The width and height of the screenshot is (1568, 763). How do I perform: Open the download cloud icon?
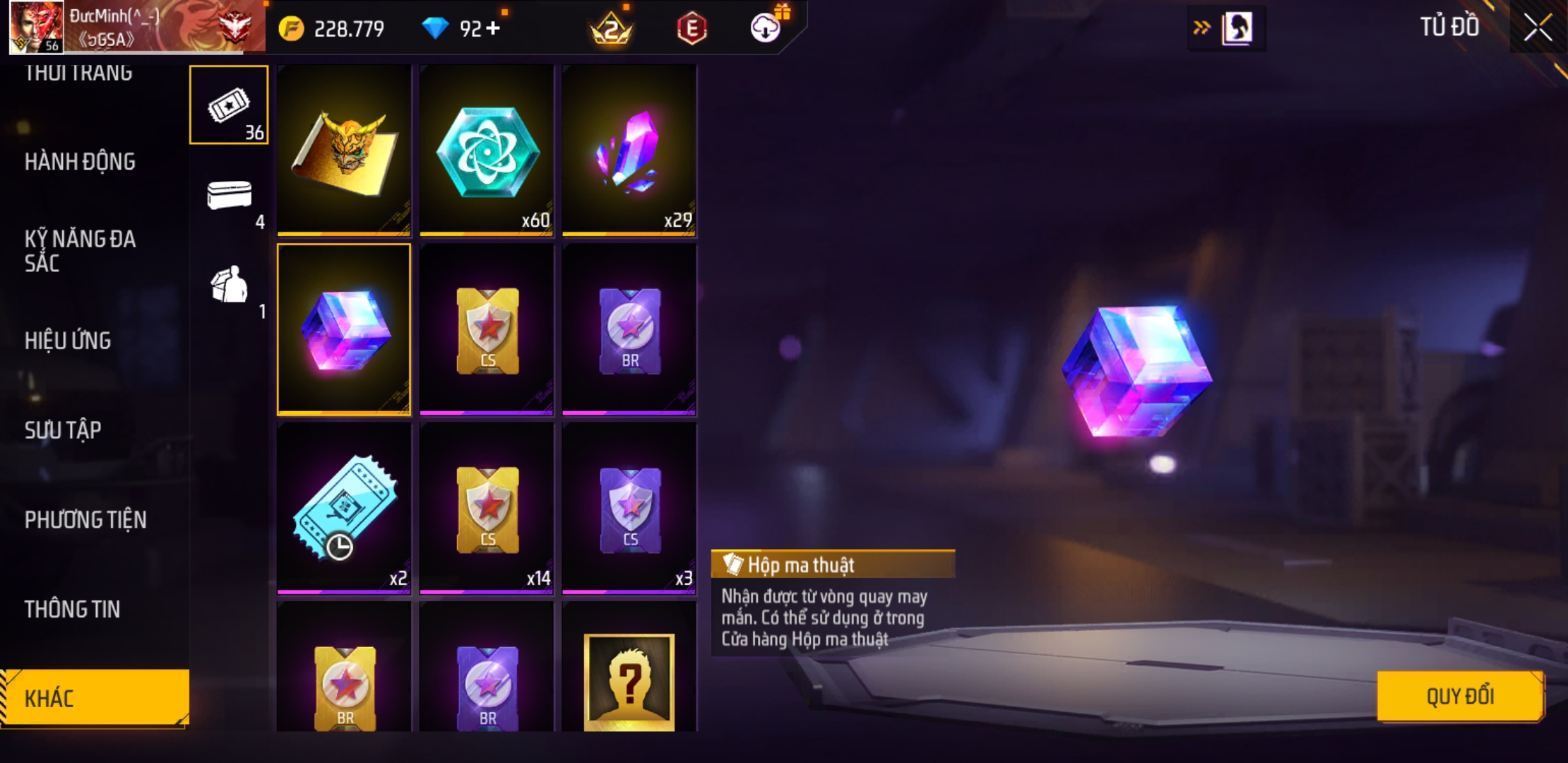[x=766, y=28]
